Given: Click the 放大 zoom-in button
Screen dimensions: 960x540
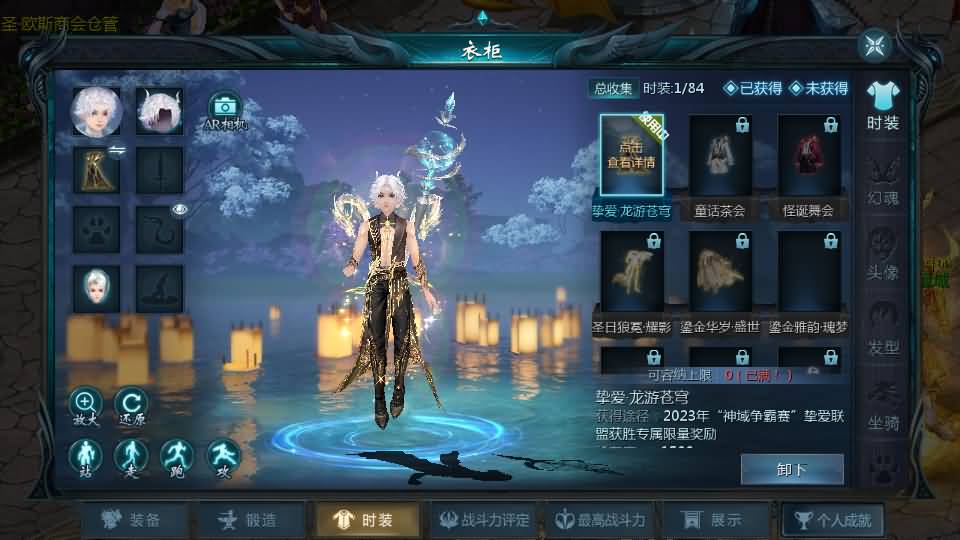Looking at the screenshot, I should coord(85,404).
